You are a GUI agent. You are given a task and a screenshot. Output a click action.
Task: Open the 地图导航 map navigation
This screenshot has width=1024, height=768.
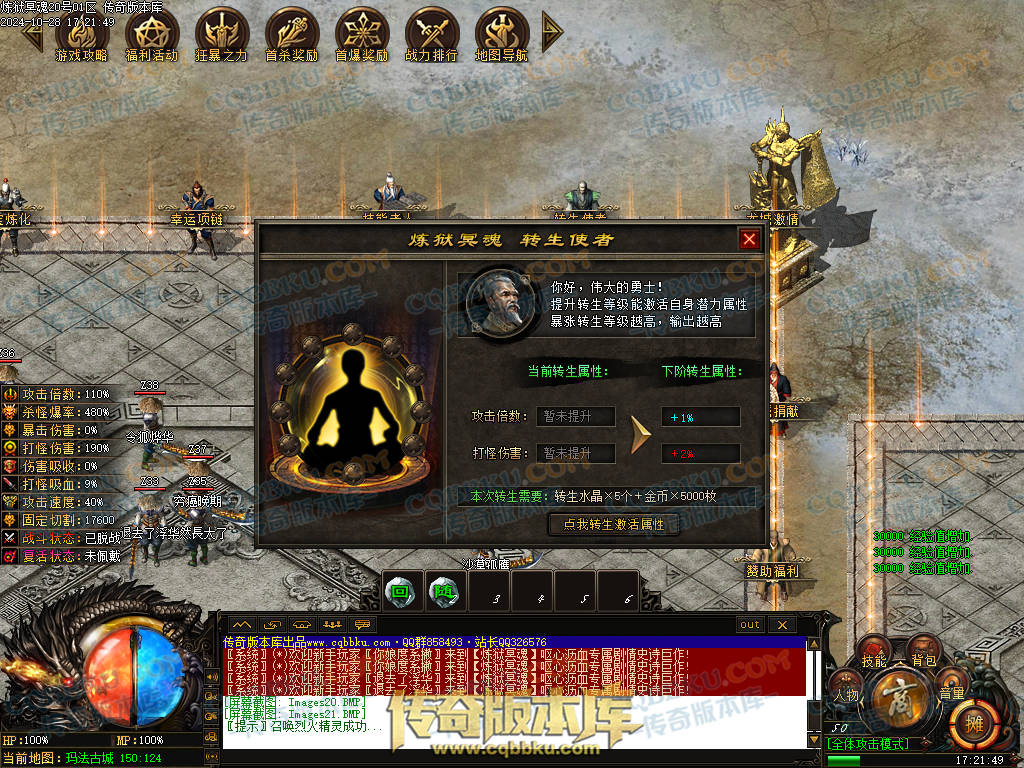click(501, 34)
